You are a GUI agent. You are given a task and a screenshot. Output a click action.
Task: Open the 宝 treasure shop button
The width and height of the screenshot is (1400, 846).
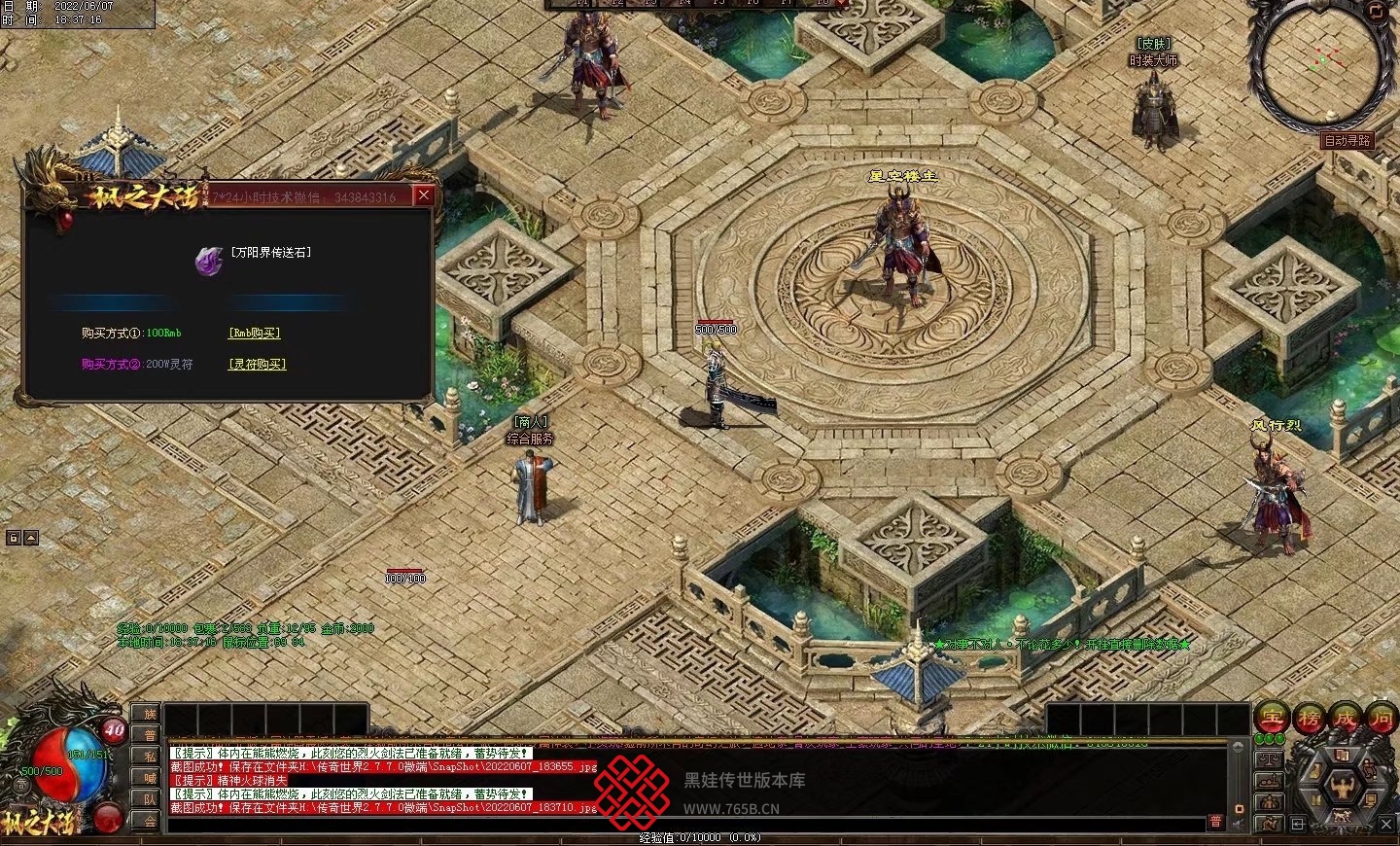(x=1272, y=719)
